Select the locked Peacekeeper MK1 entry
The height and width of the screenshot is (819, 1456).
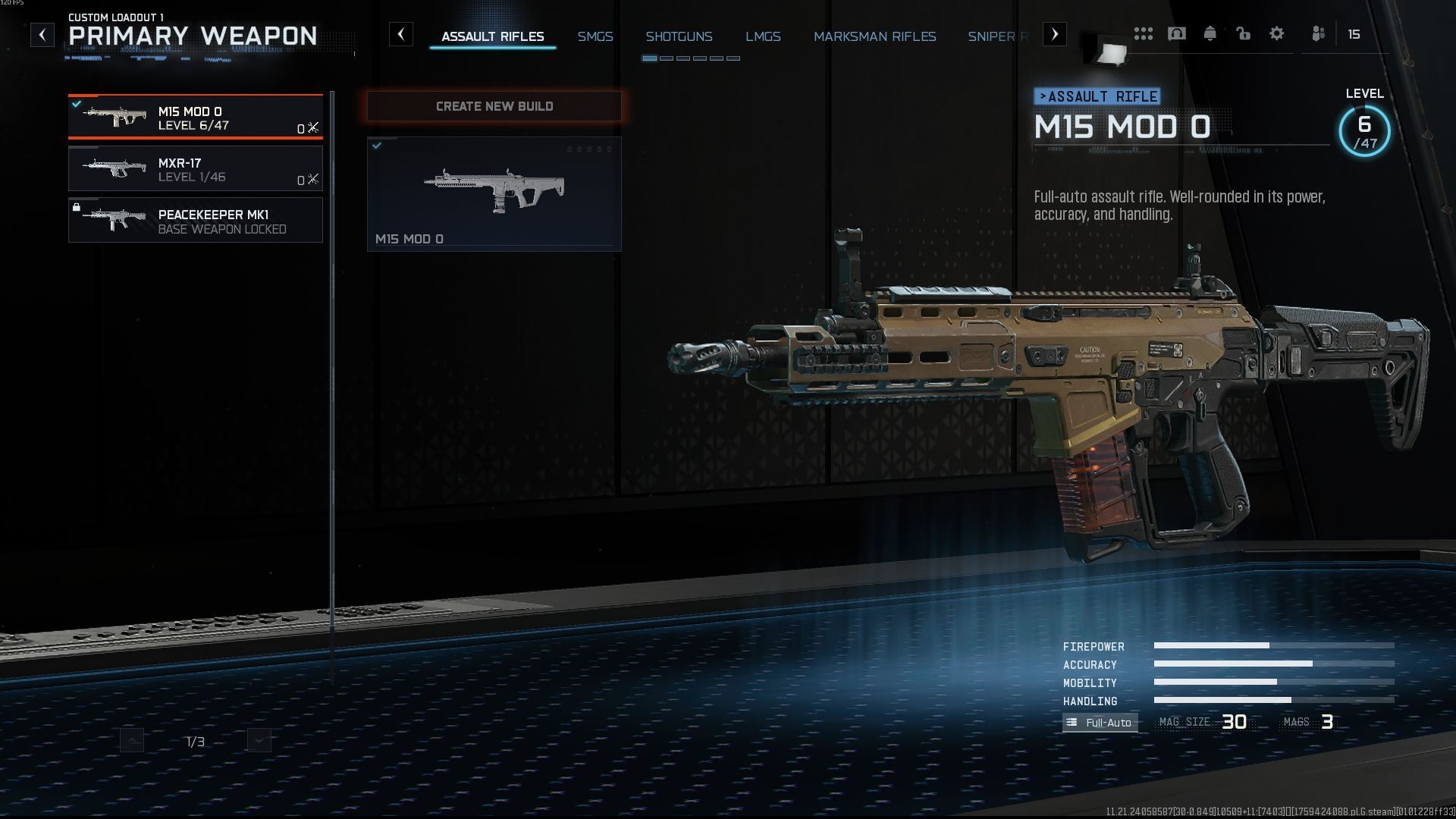coord(196,221)
